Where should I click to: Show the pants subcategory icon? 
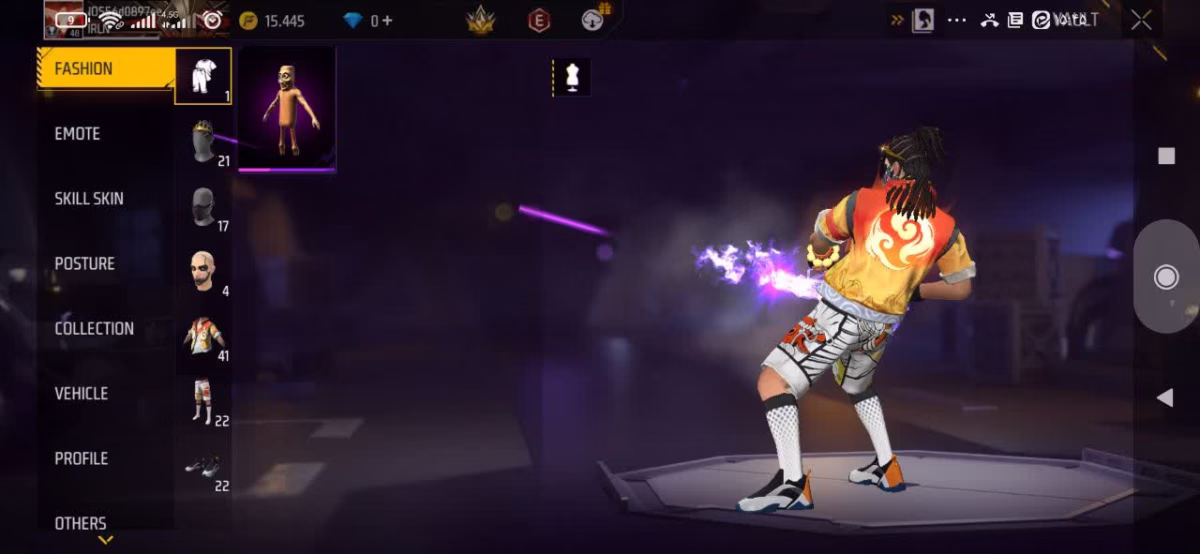pyautogui.click(x=204, y=401)
